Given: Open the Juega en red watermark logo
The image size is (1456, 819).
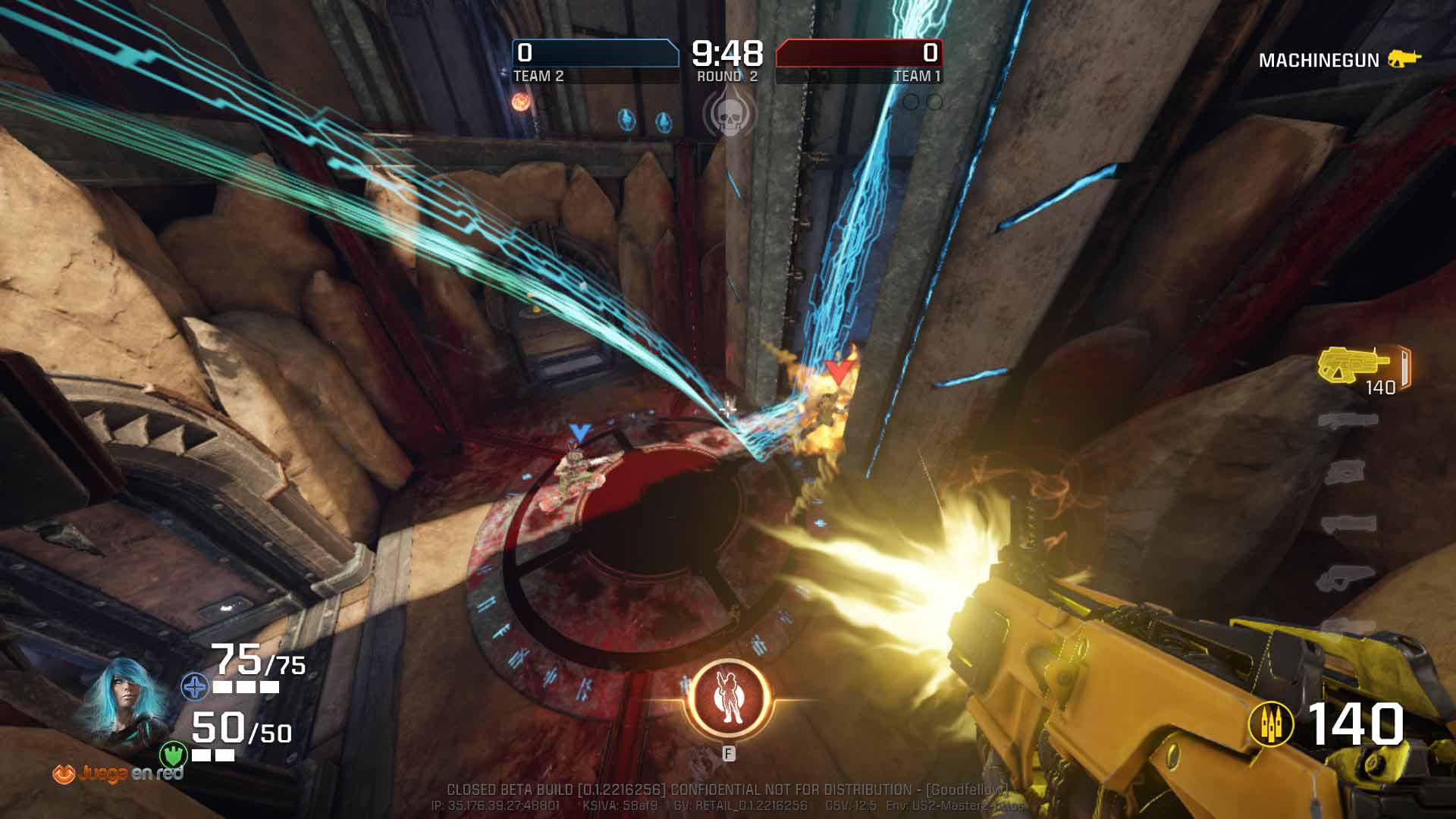Looking at the screenshot, I should click(x=118, y=773).
